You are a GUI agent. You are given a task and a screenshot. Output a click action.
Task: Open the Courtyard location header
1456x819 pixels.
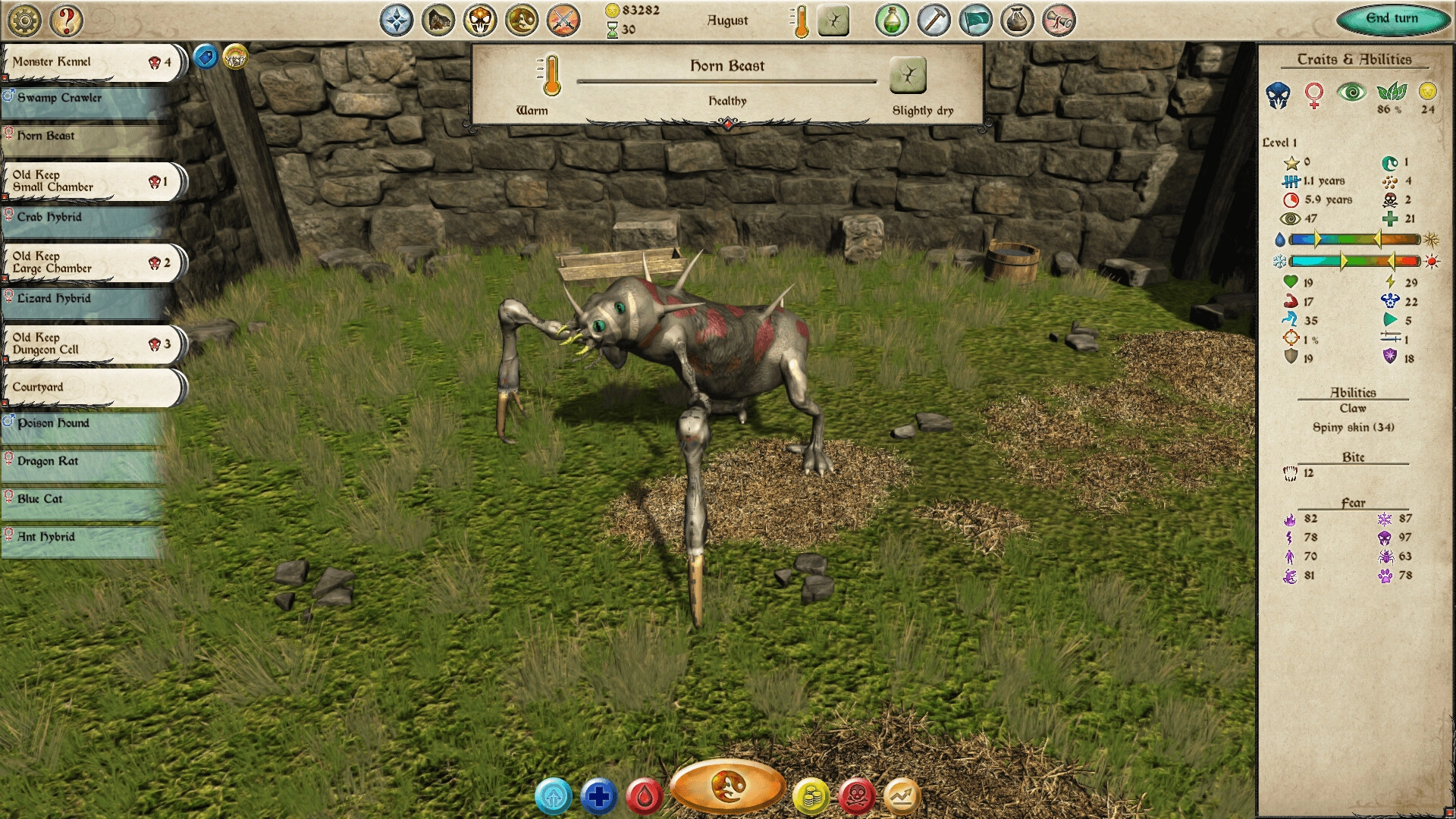click(91, 388)
